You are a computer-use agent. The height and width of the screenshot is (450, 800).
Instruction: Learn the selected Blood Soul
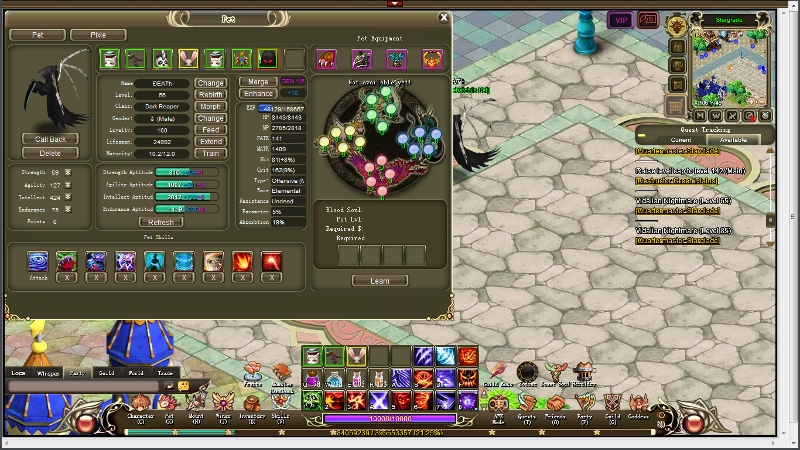point(380,281)
